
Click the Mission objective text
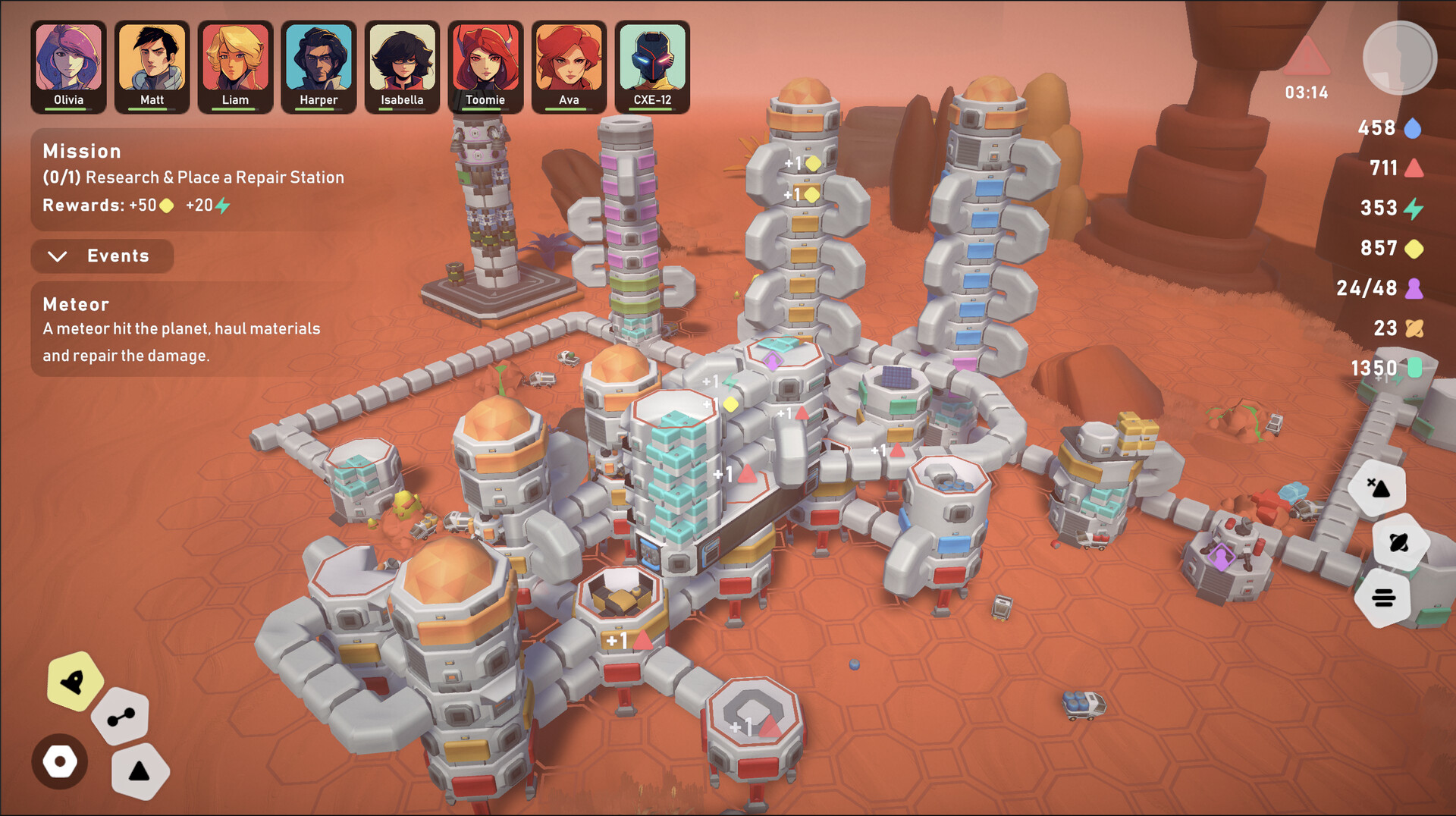coord(192,177)
